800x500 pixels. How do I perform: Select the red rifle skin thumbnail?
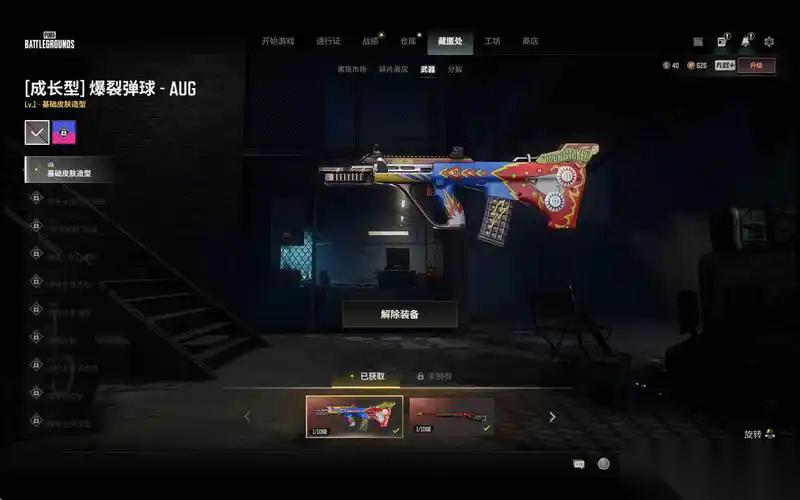pyautogui.click(x=451, y=416)
